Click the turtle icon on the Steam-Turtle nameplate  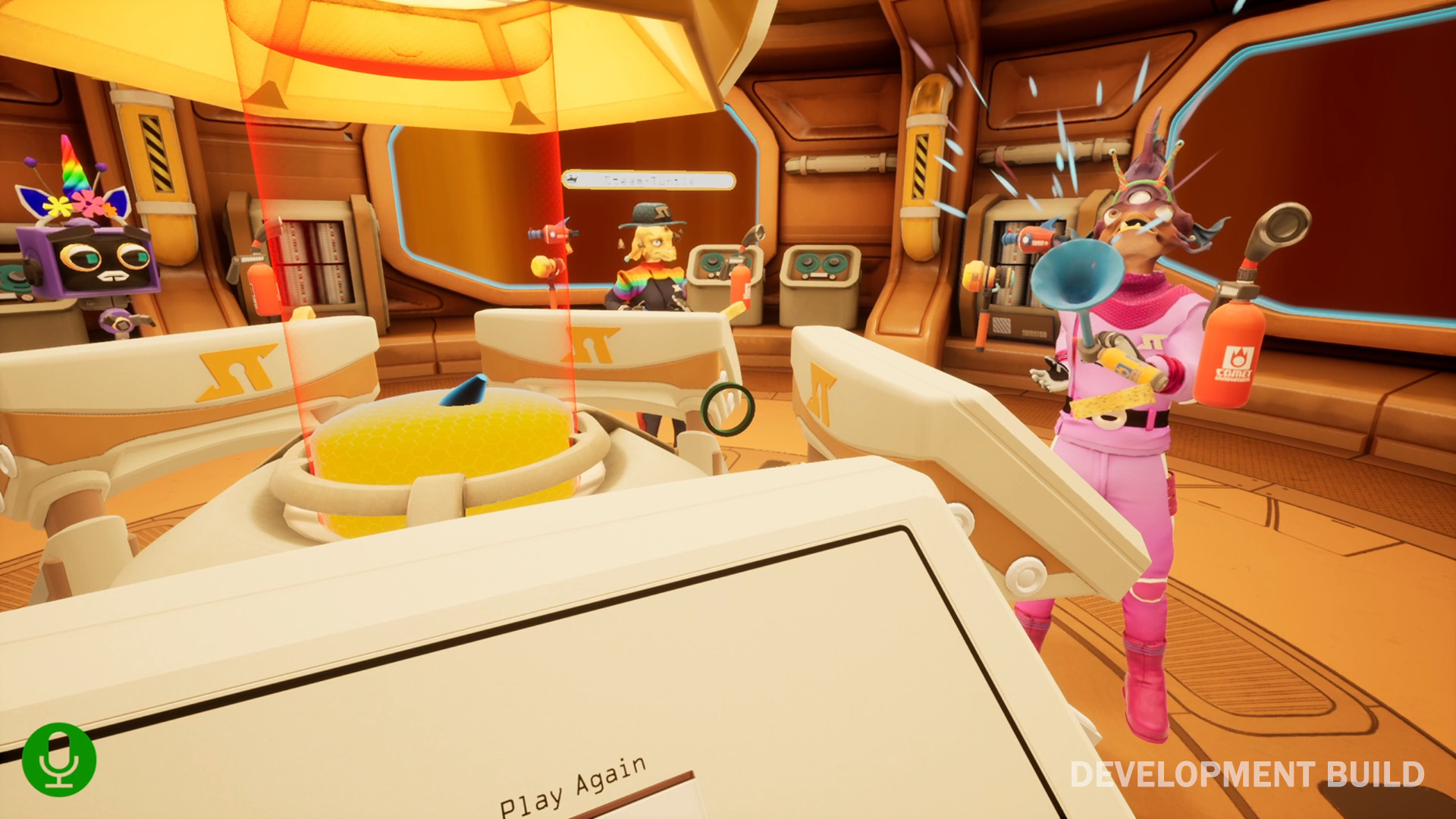[x=574, y=180]
